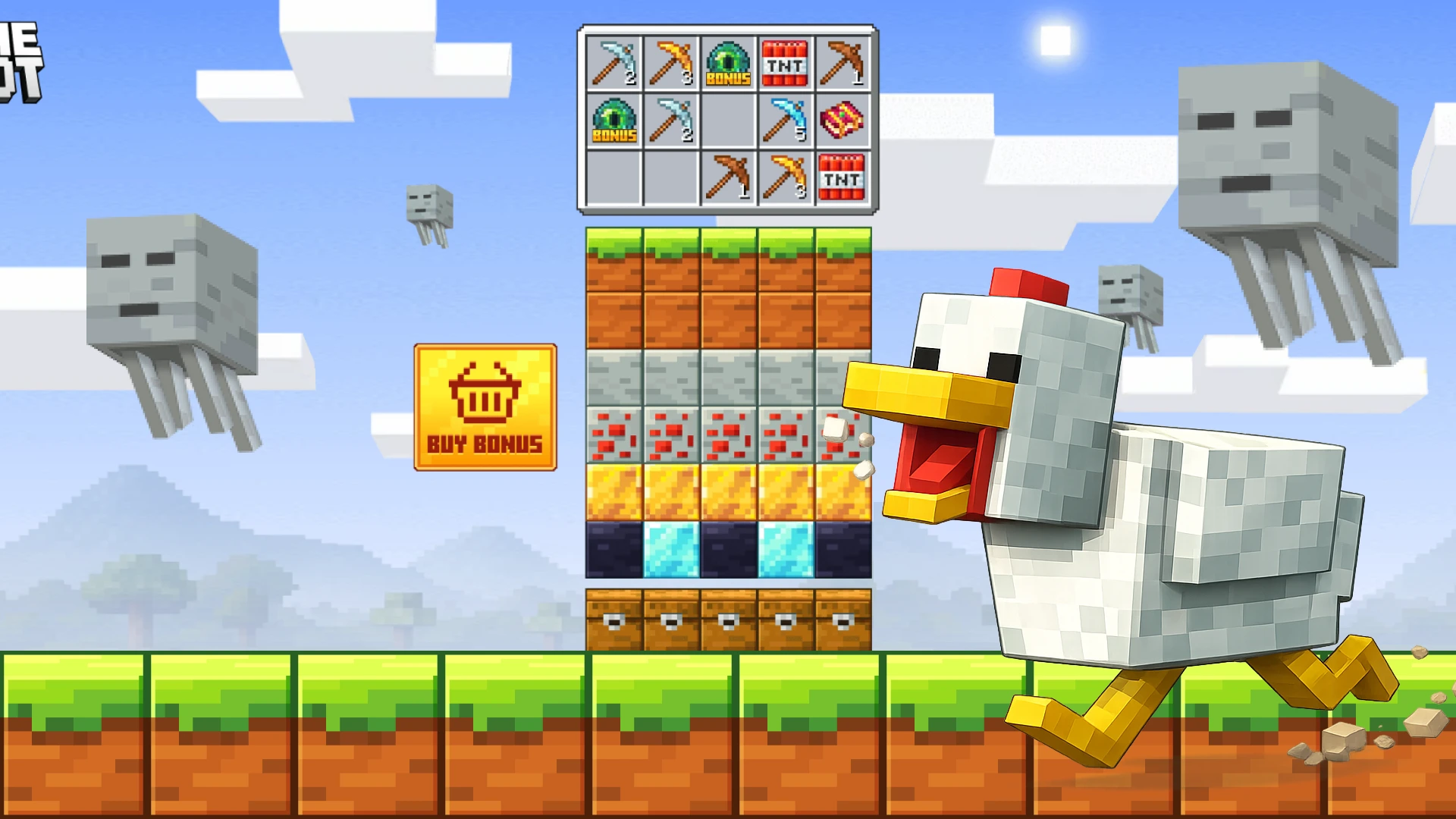Click the TNT symbol in the top row

[786, 64]
